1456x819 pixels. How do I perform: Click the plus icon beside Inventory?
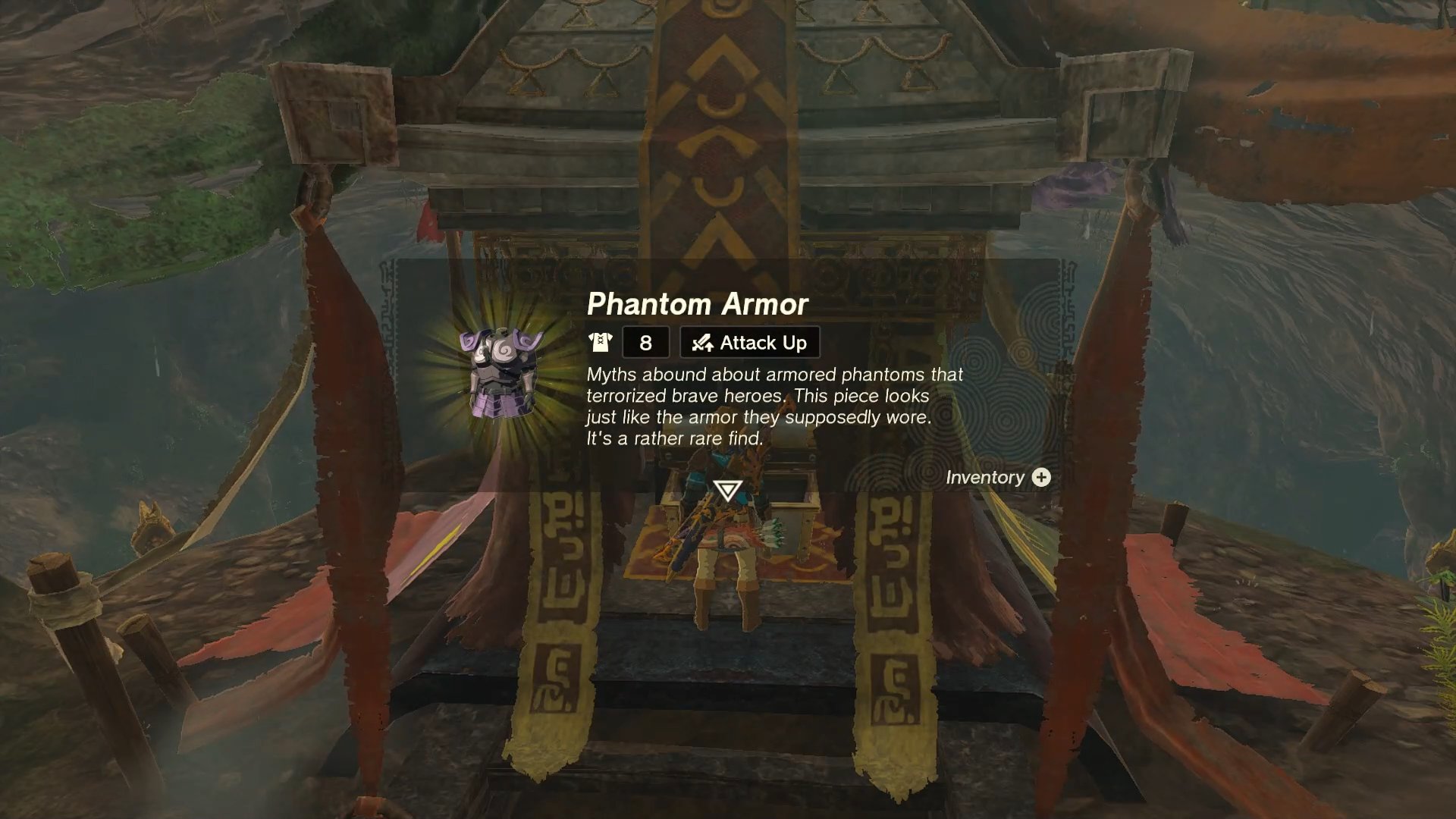pos(1043,478)
